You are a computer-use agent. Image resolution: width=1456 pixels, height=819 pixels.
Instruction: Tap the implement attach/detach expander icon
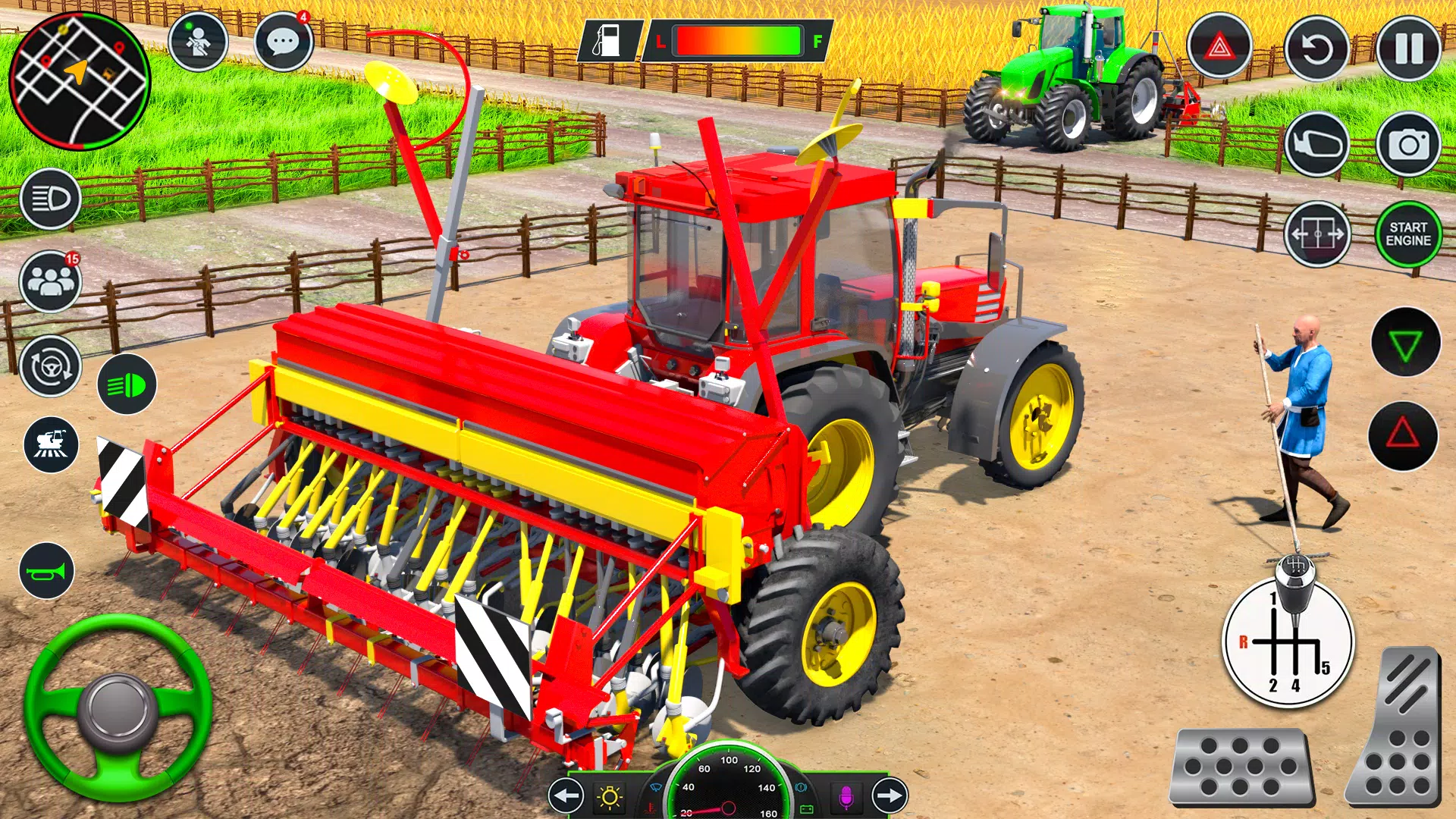click(x=1317, y=235)
